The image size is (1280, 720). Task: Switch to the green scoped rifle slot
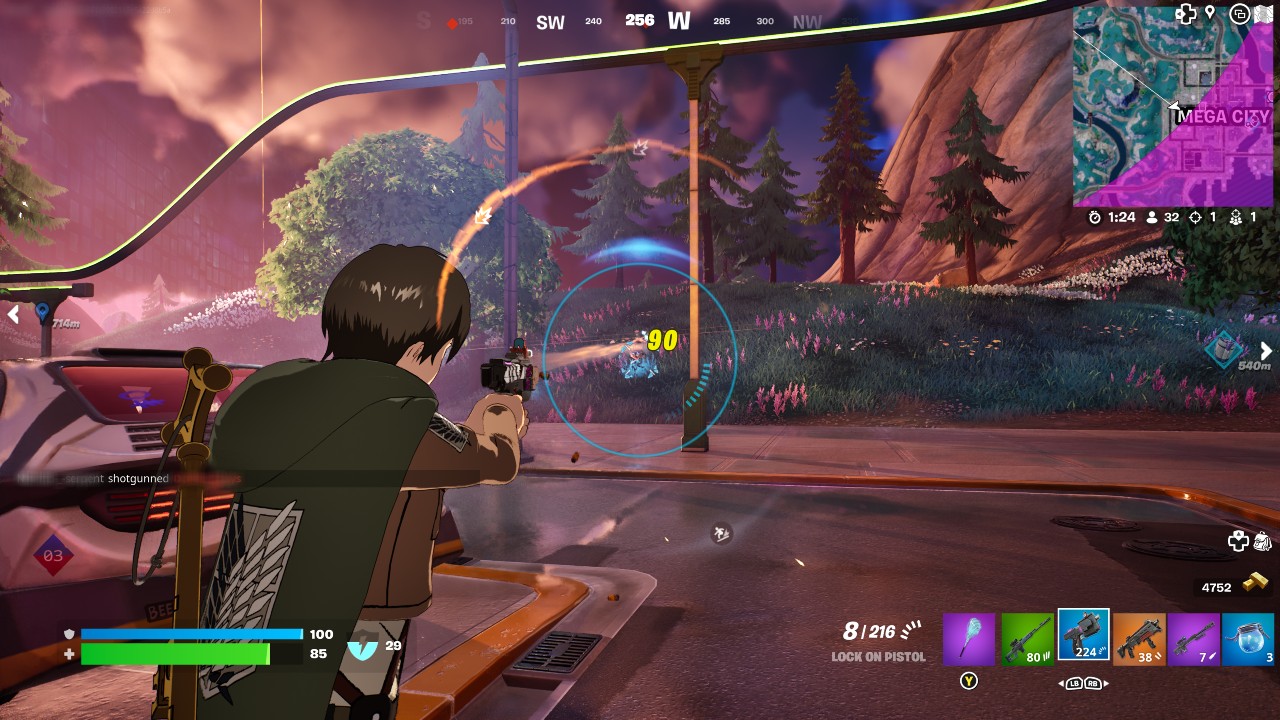point(1028,639)
